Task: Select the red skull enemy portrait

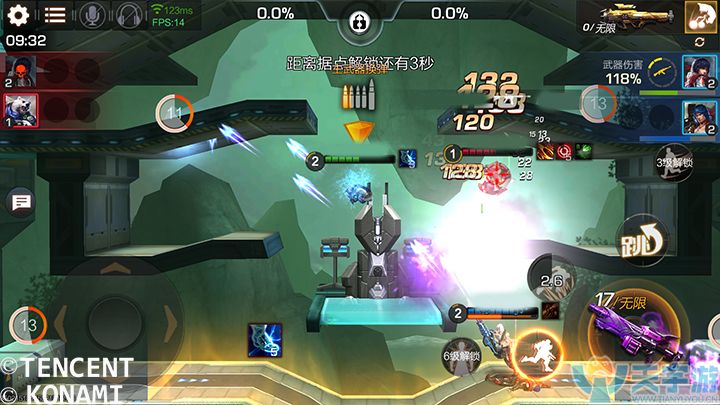Action: pyautogui.click(x=21, y=71)
